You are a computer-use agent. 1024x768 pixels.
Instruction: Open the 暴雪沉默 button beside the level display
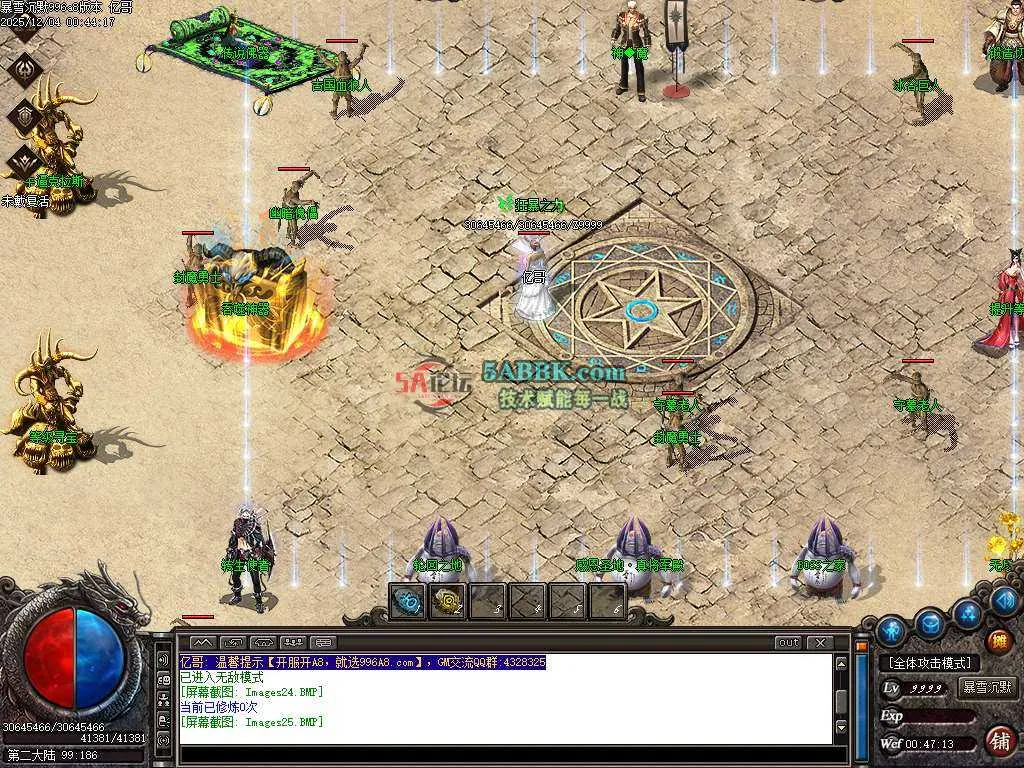point(986,688)
